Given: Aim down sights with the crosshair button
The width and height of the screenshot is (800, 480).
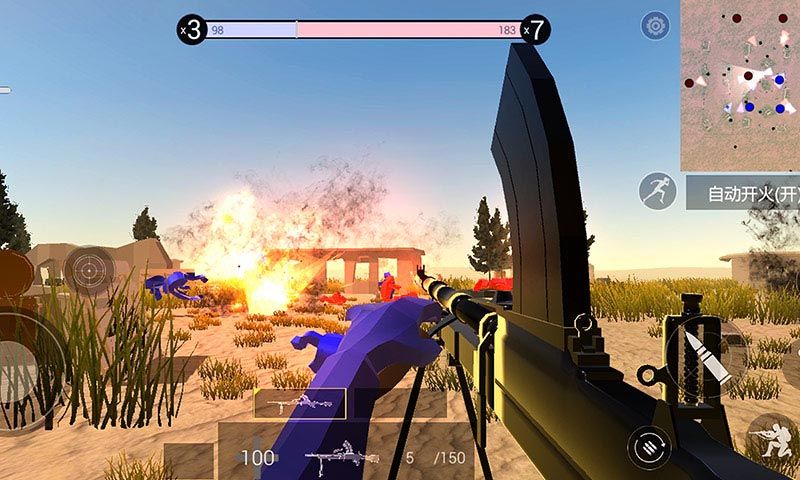Looking at the screenshot, I should 88,268.
